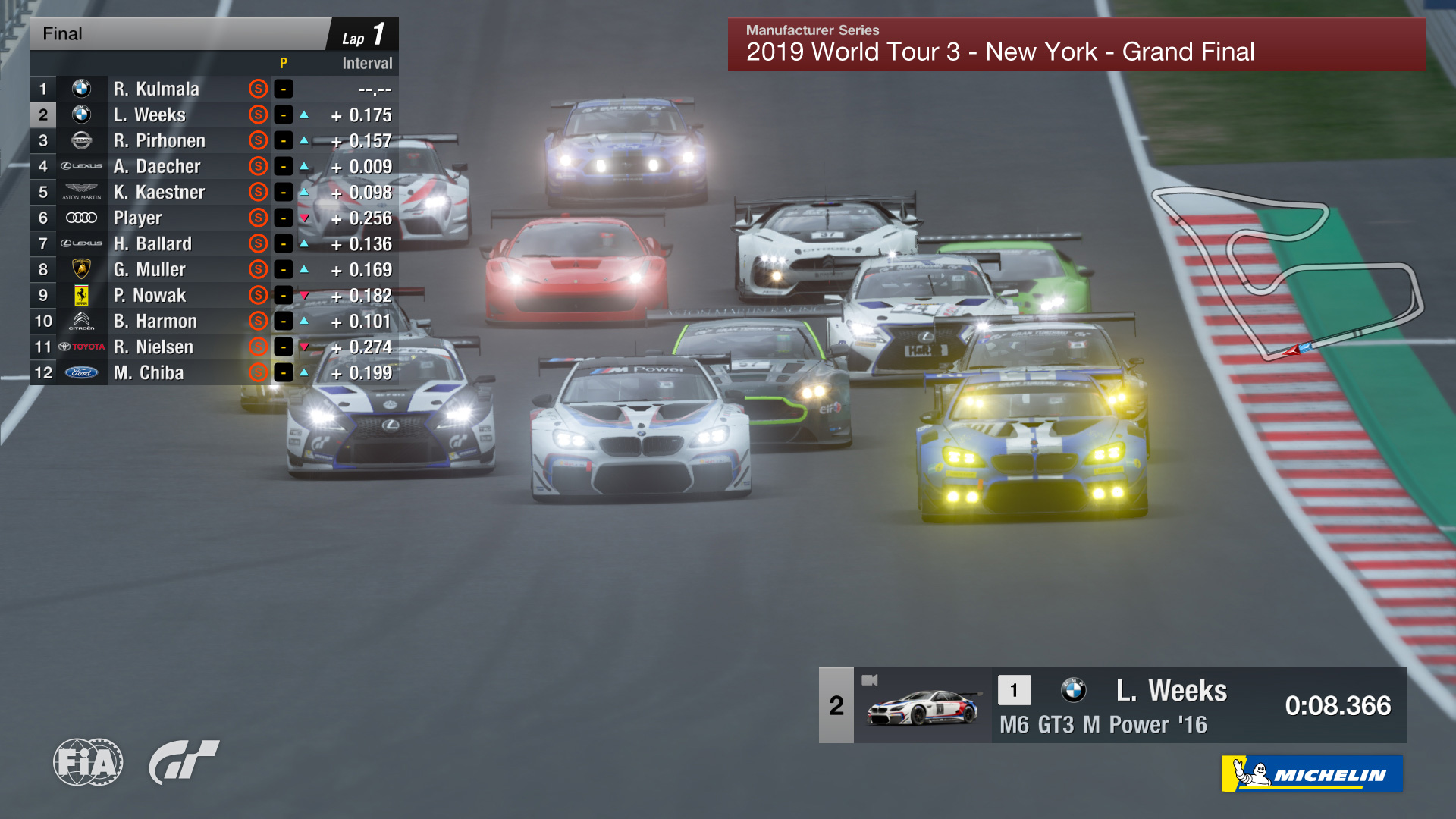Select P. Nowak's Ferrari row
This screenshot has height=819, width=1456.
(x=149, y=295)
